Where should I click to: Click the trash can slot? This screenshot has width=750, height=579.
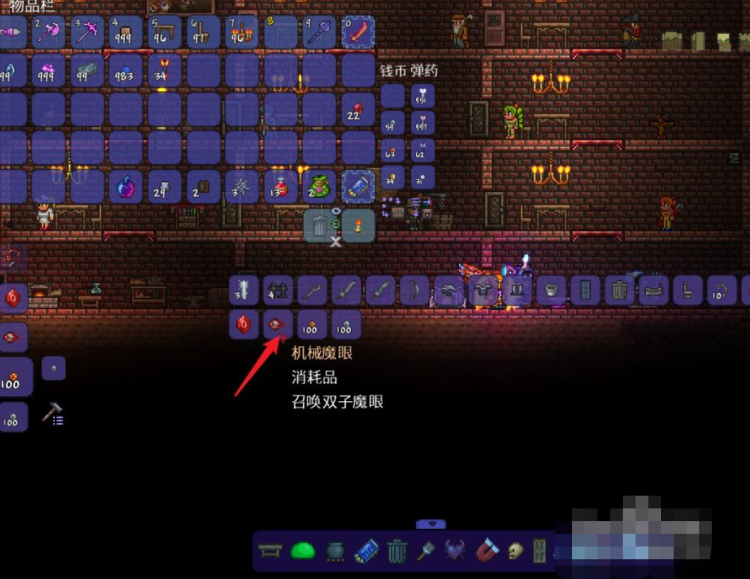(x=319, y=226)
